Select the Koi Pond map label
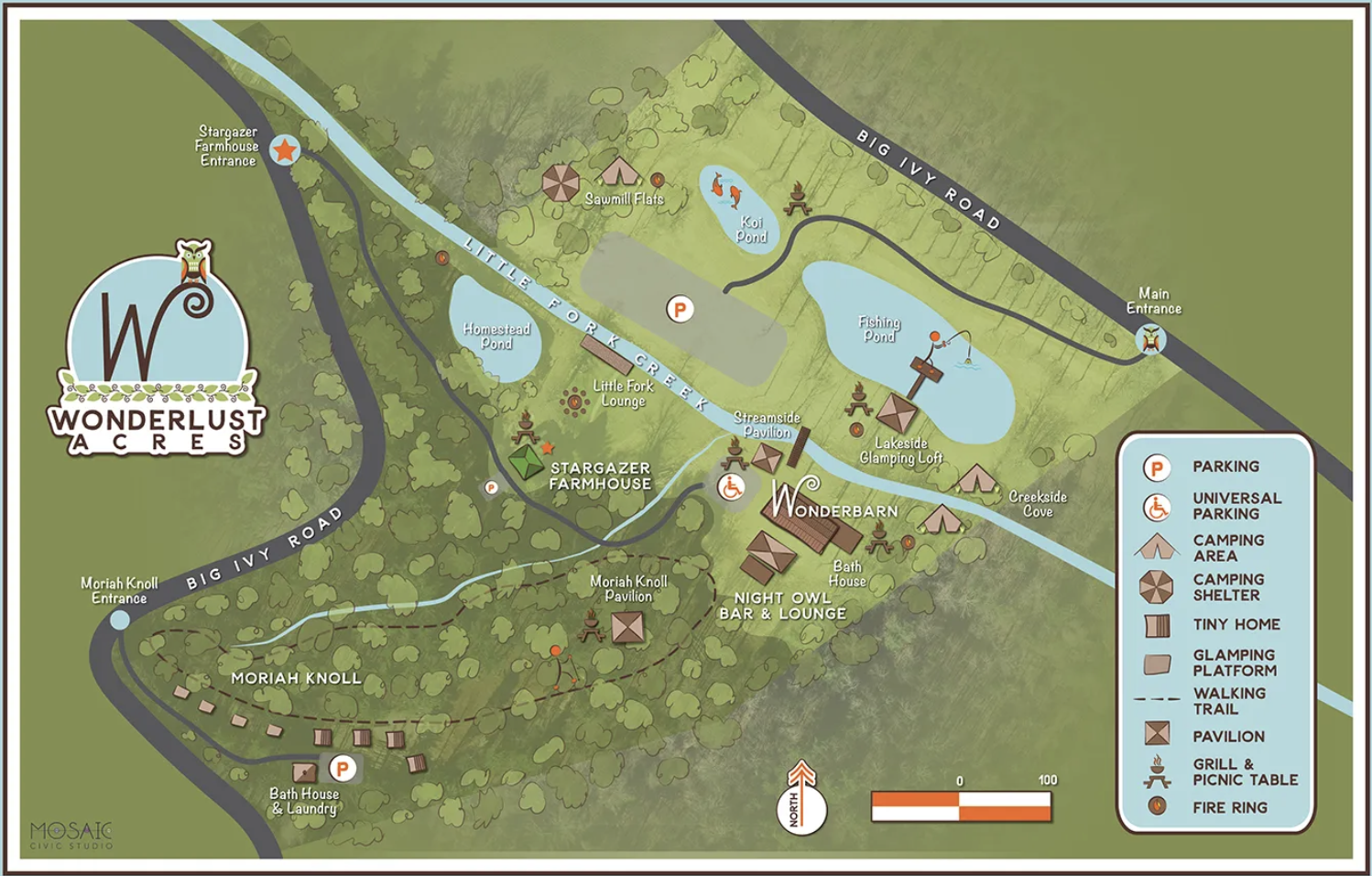The width and height of the screenshot is (1372, 876). pyautogui.click(x=751, y=229)
